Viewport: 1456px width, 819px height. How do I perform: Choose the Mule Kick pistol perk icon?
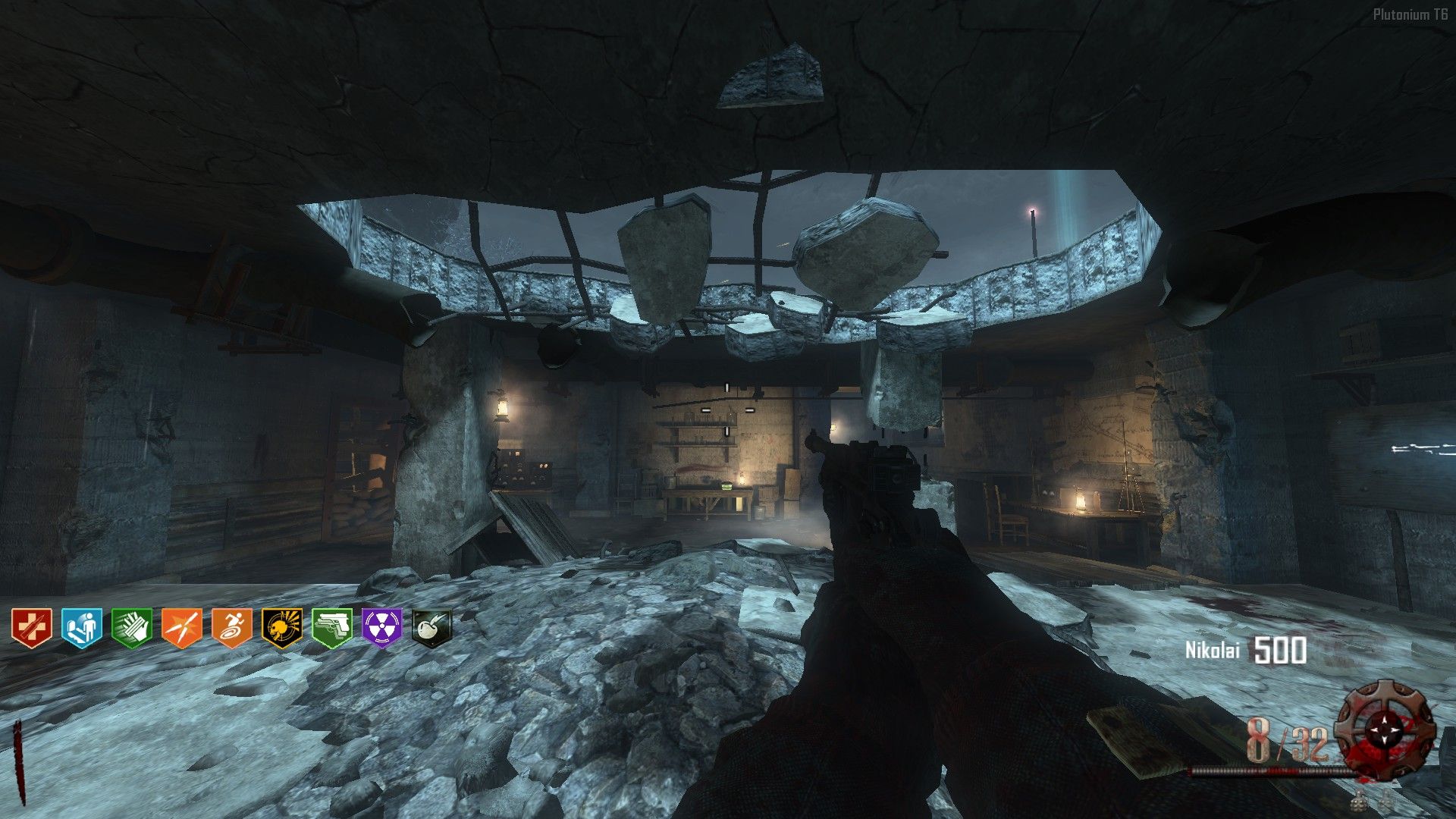332,629
